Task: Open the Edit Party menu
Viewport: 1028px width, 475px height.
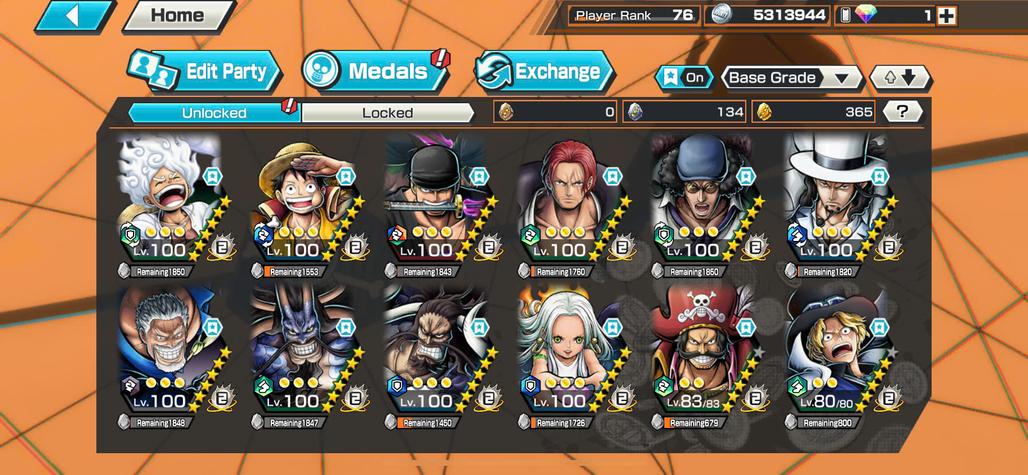Action: pos(204,72)
